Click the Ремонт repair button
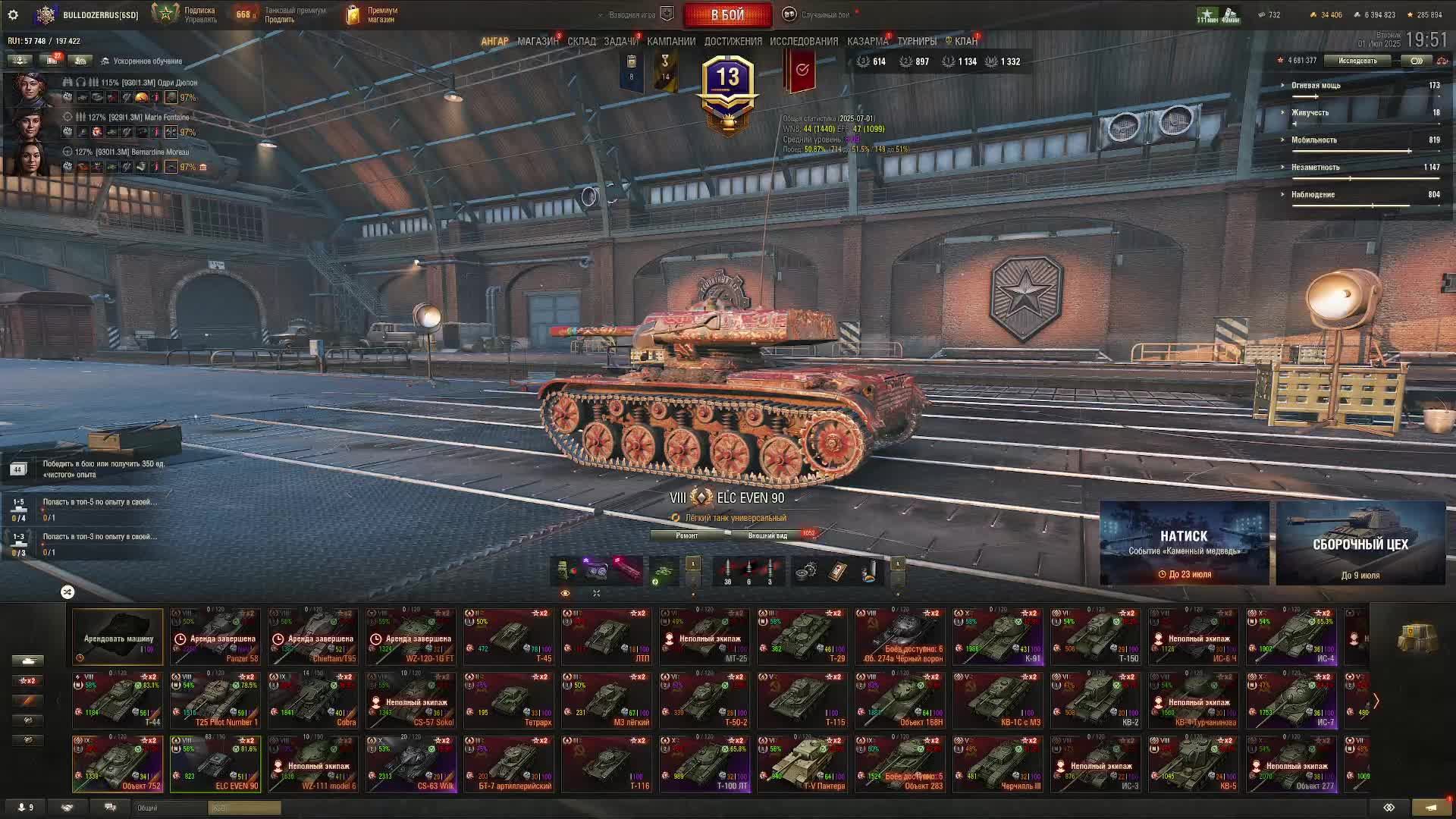The image size is (1456, 819). click(687, 535)
